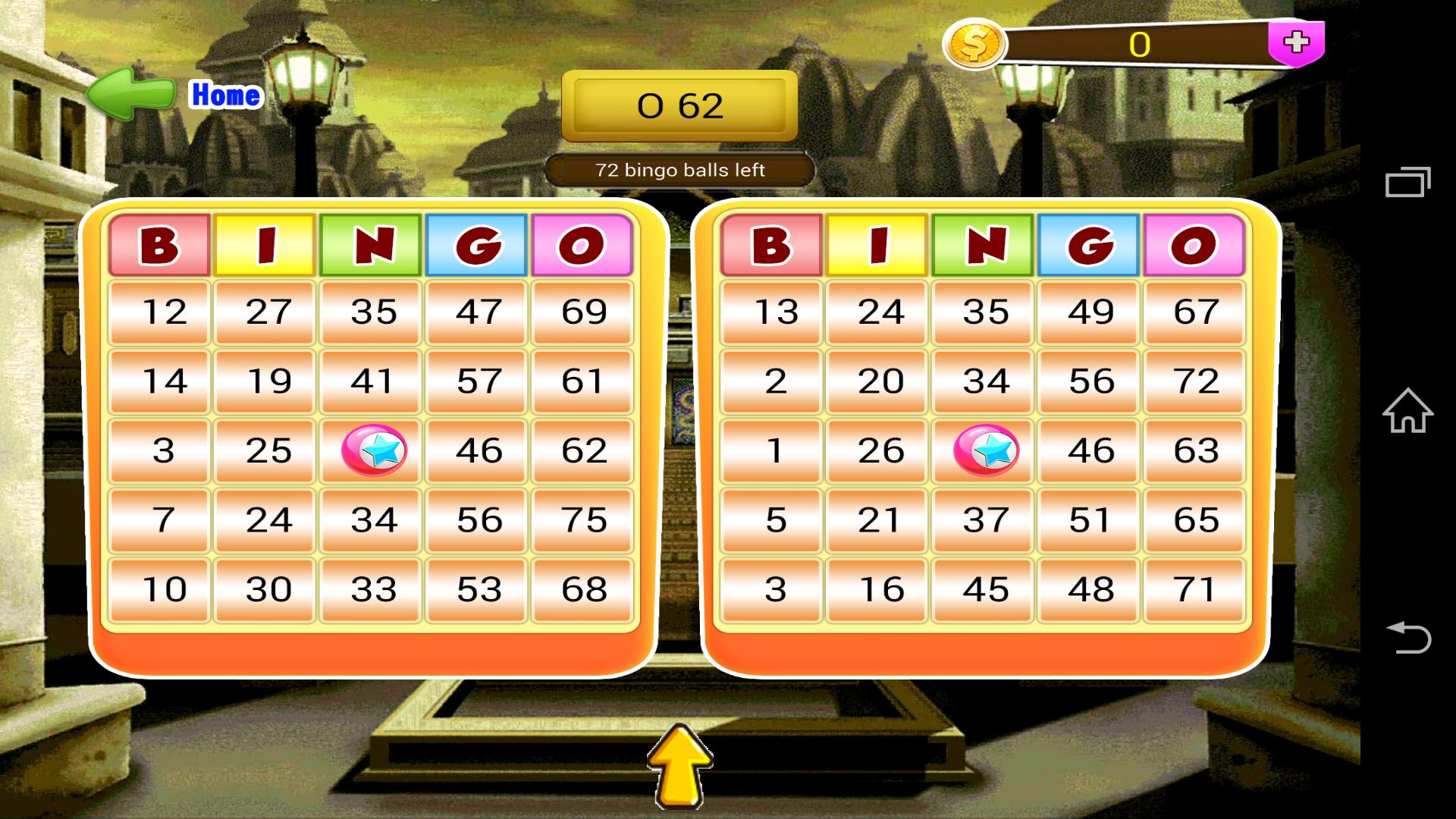Click the 72 bingo balls left banner
This screenshot has width=1456, height=819.
[679, 170]
